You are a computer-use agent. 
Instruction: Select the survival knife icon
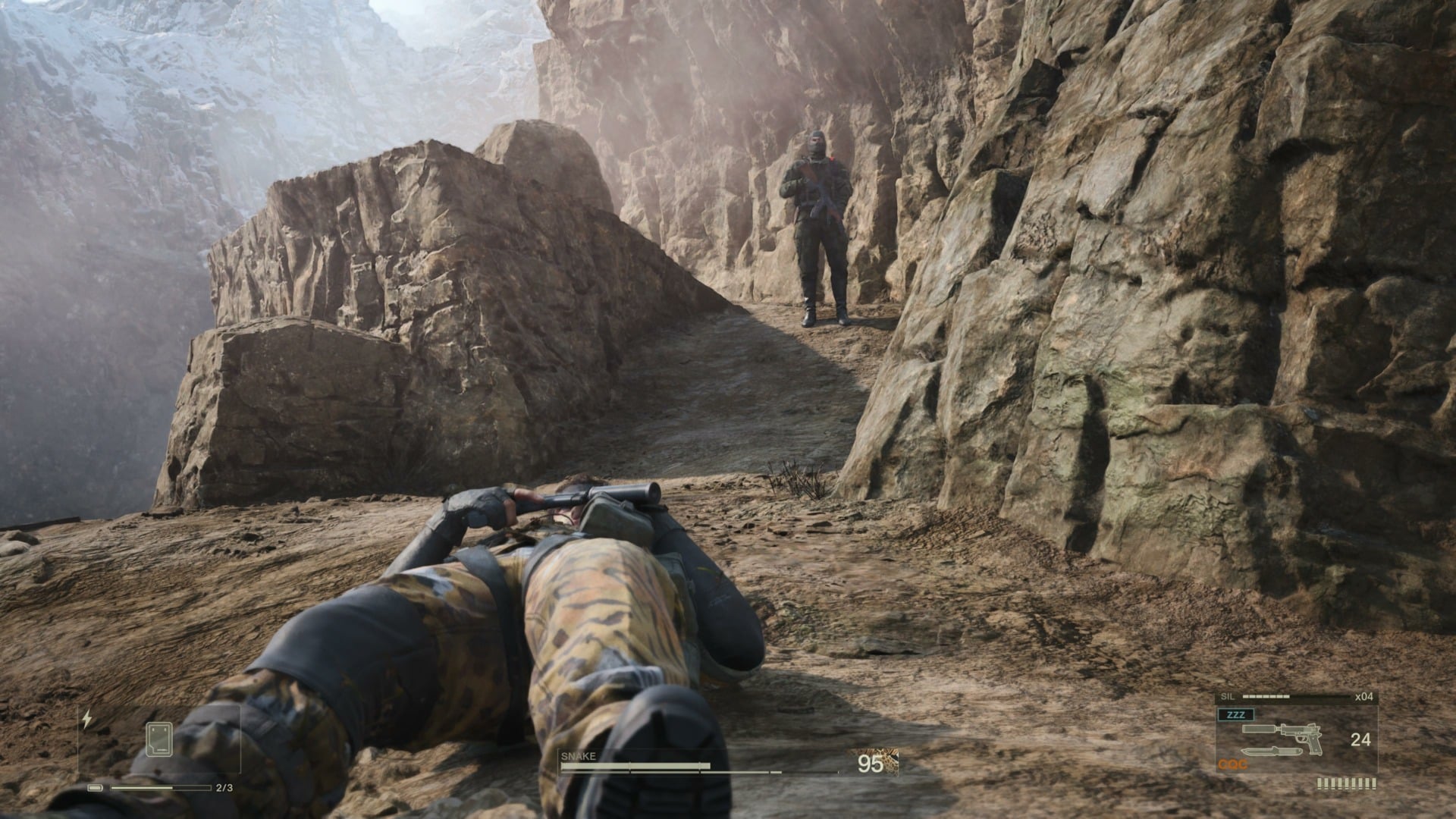(1272, 752)
